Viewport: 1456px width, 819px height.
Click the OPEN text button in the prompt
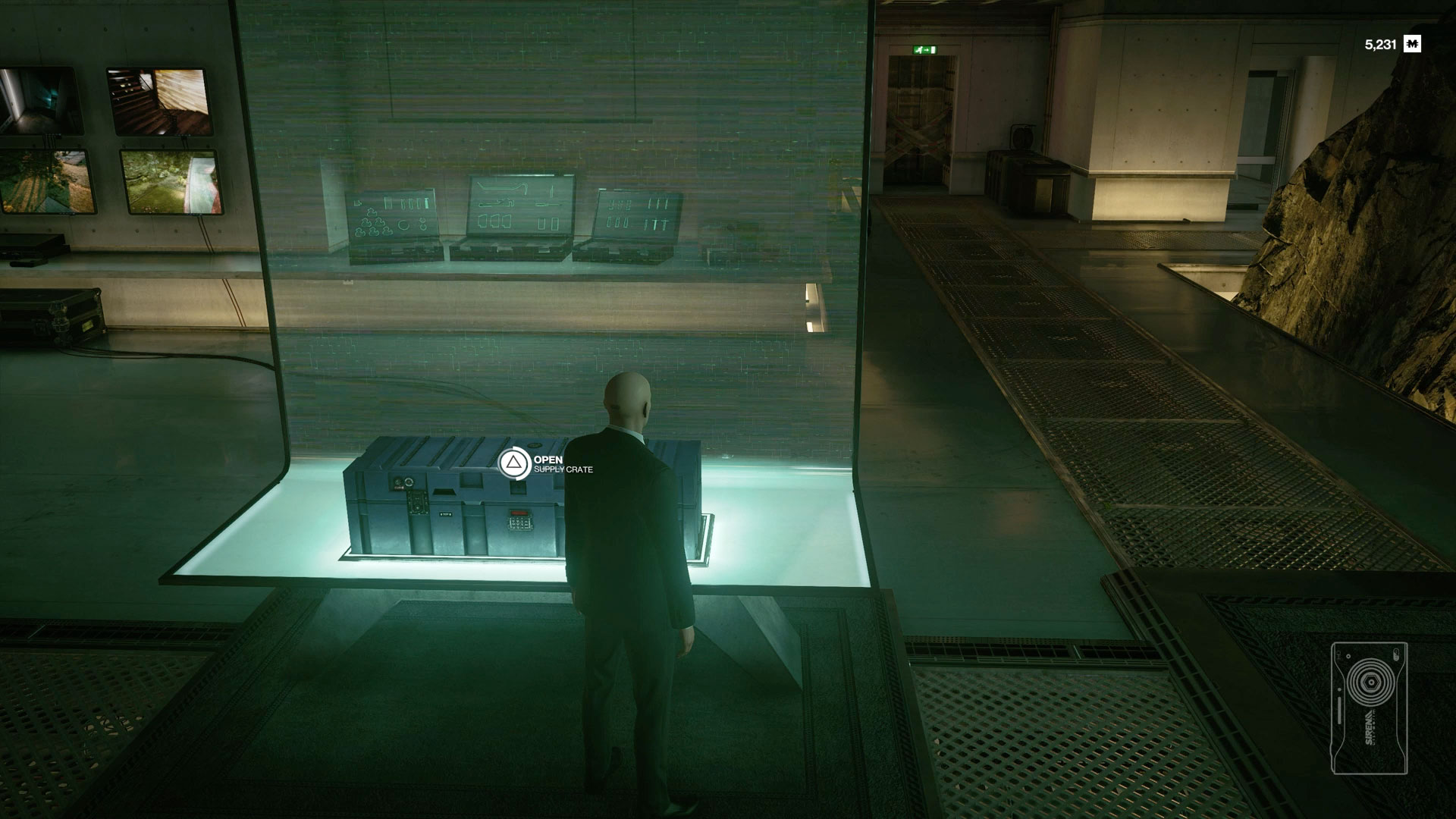(550, 460)
